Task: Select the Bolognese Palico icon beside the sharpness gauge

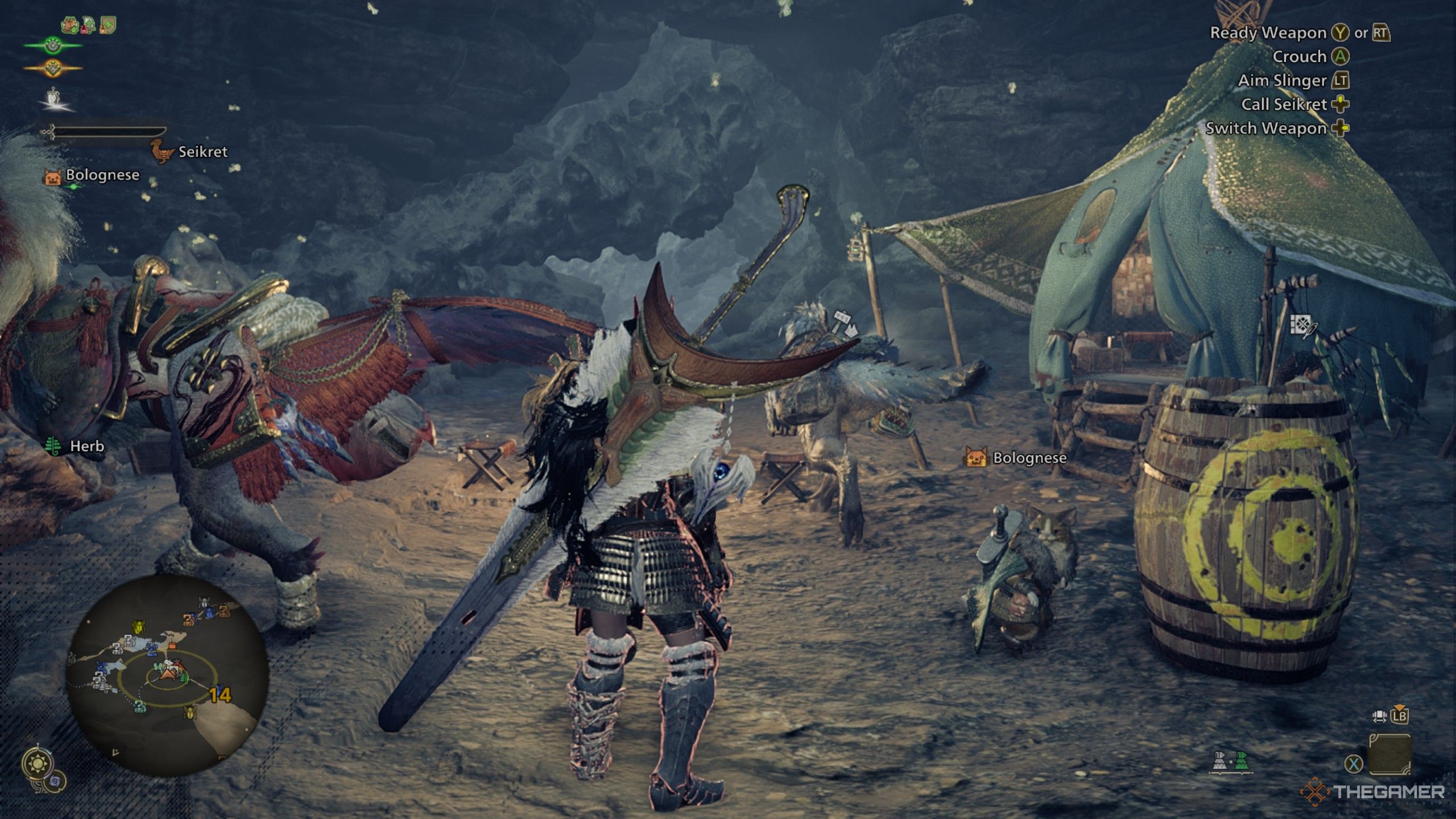Action: click(x=53, y=177)
